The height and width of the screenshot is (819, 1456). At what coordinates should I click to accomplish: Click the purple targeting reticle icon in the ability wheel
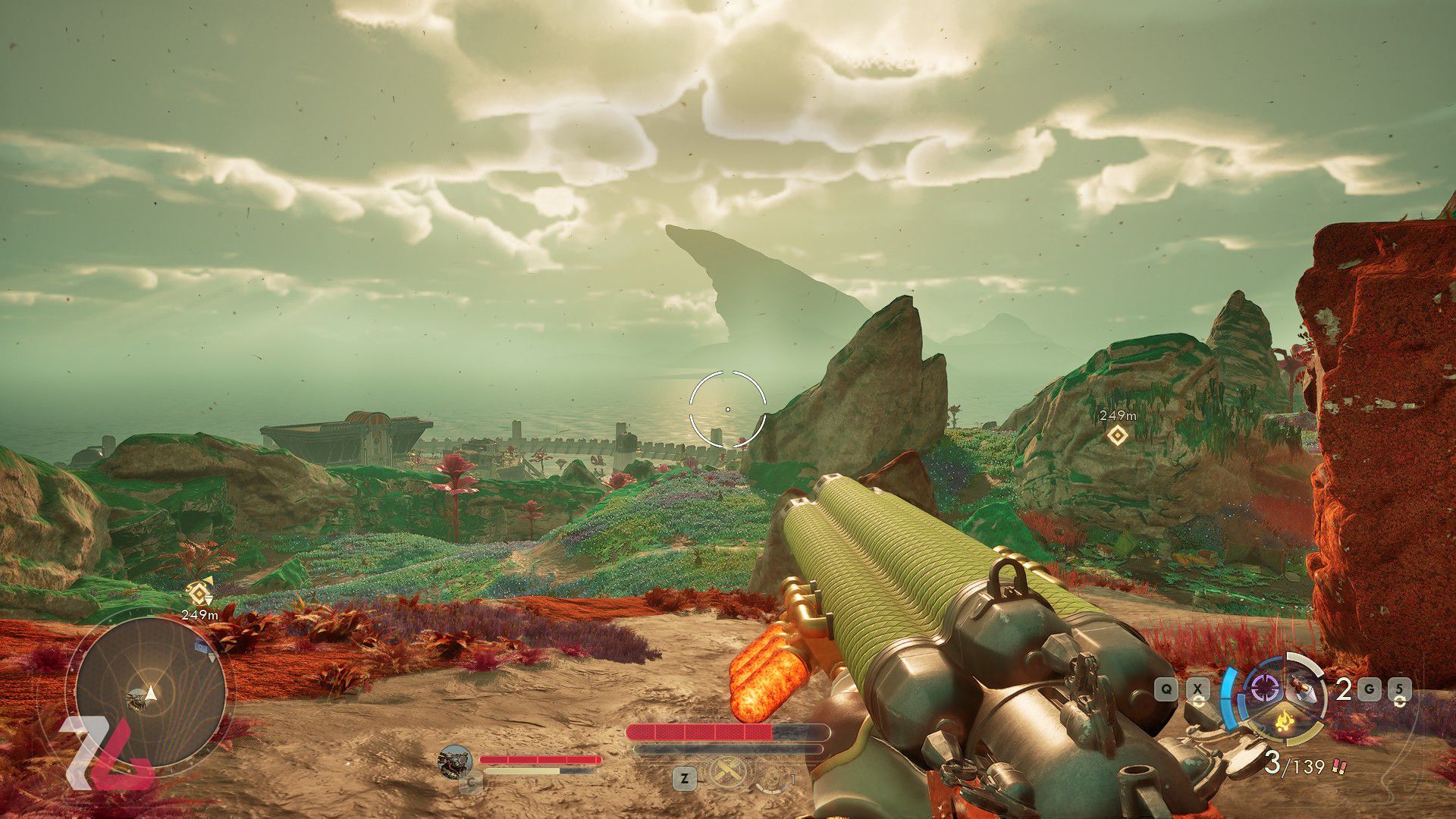click(x=1267, y=689)
